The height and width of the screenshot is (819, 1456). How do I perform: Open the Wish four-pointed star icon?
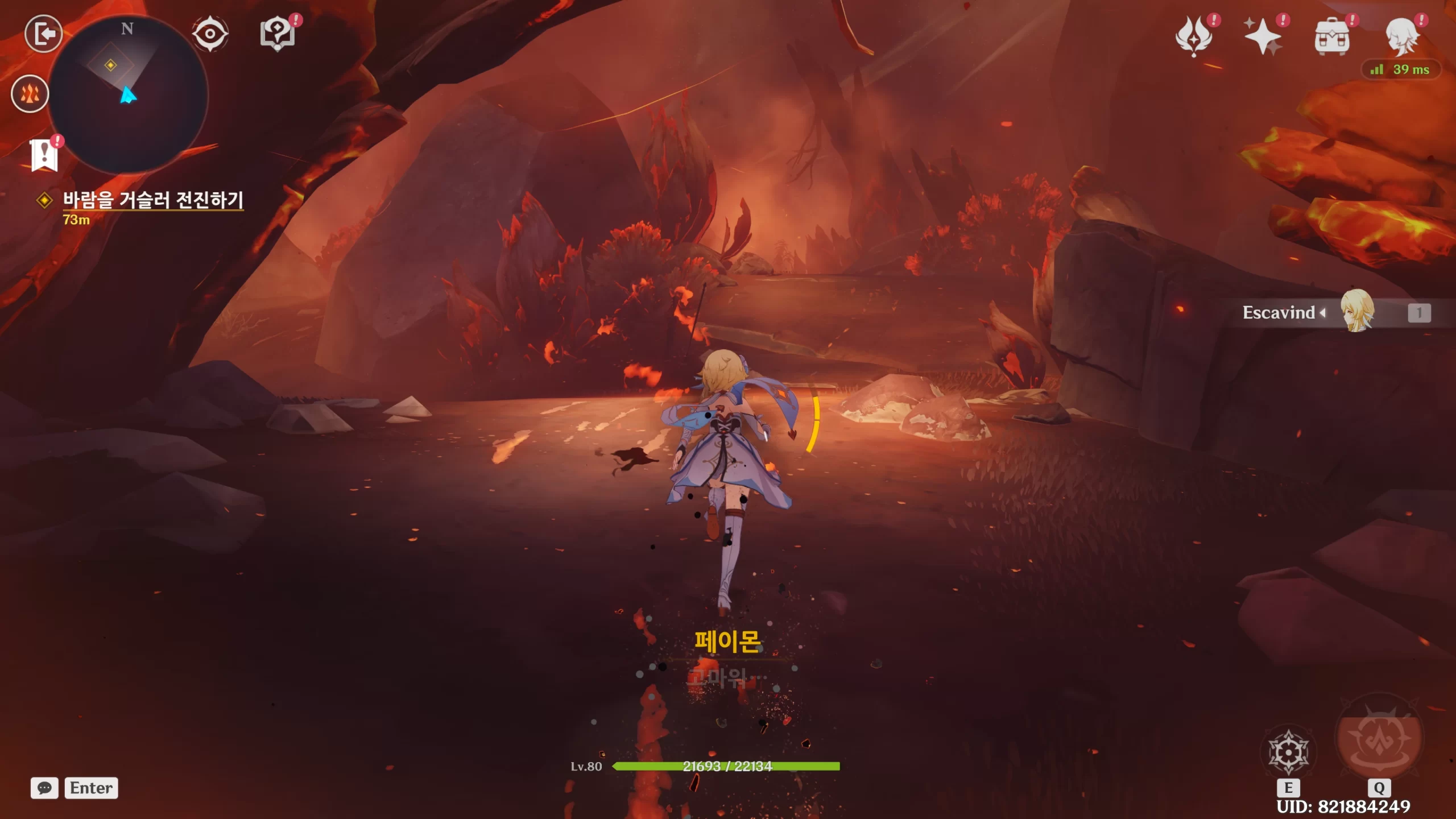(1263, 36)
